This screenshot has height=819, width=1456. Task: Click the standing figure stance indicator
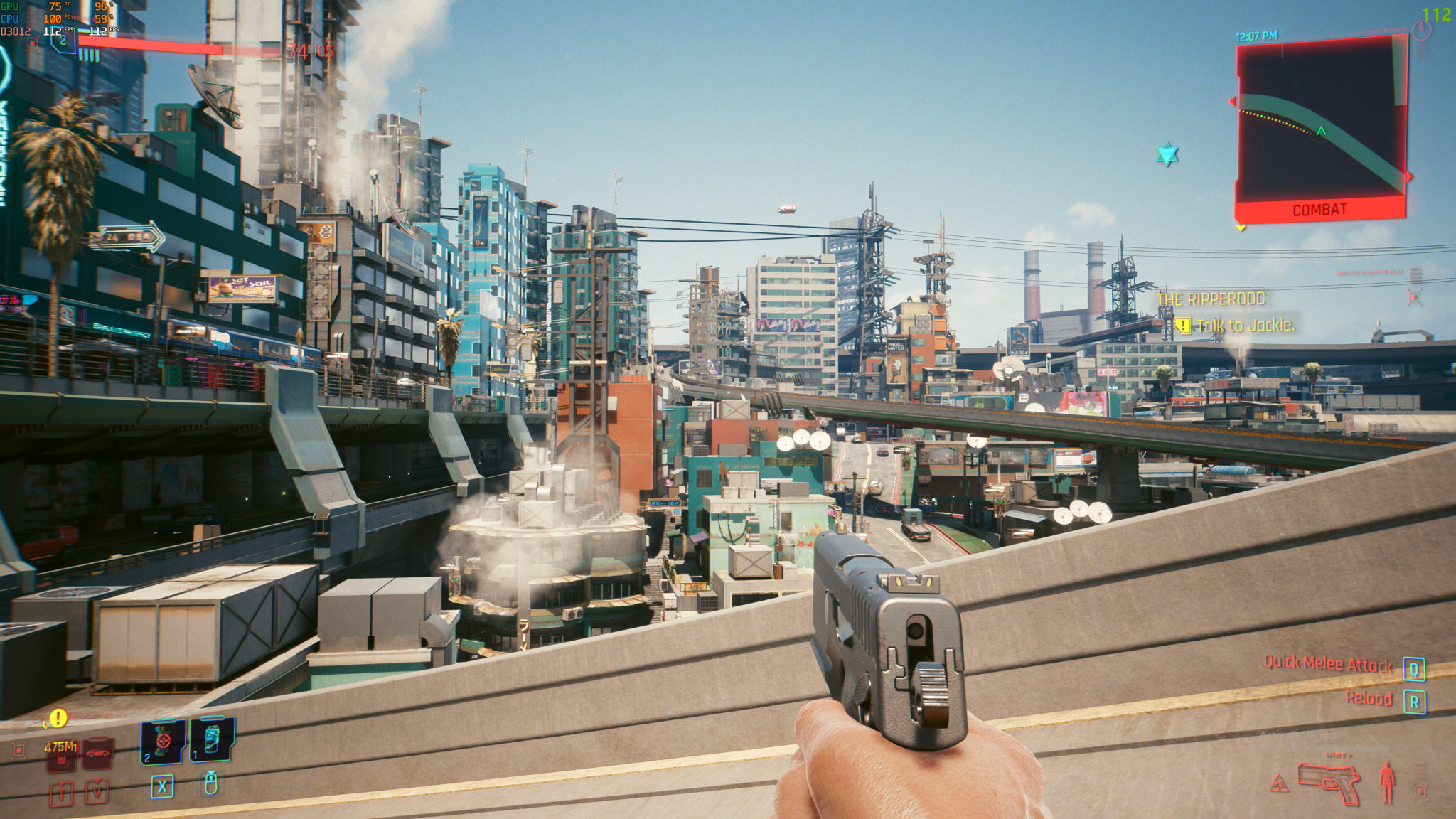pos(1387,782)
